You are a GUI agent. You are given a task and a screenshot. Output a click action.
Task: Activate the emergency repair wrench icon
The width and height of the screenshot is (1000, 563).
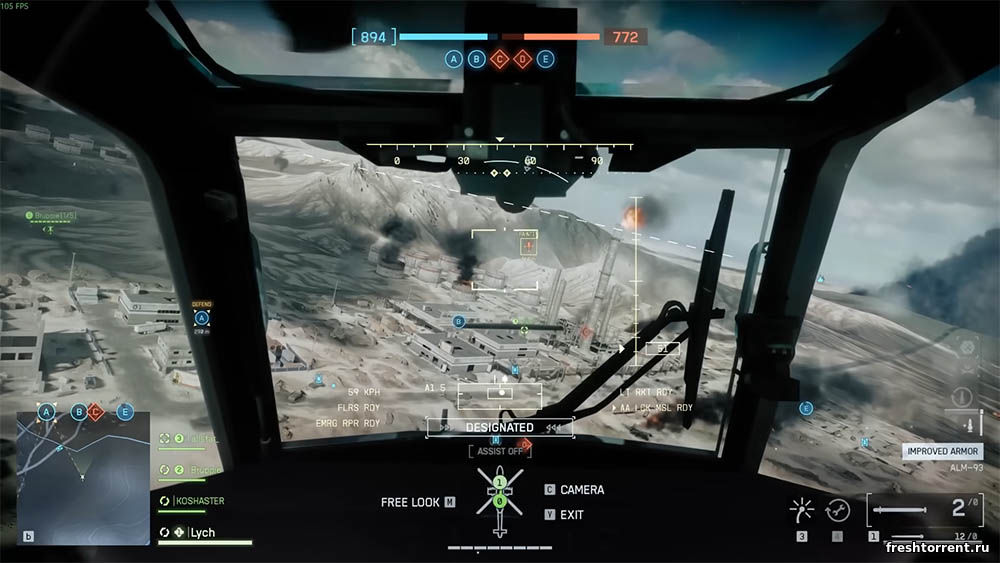pos(838,511)
